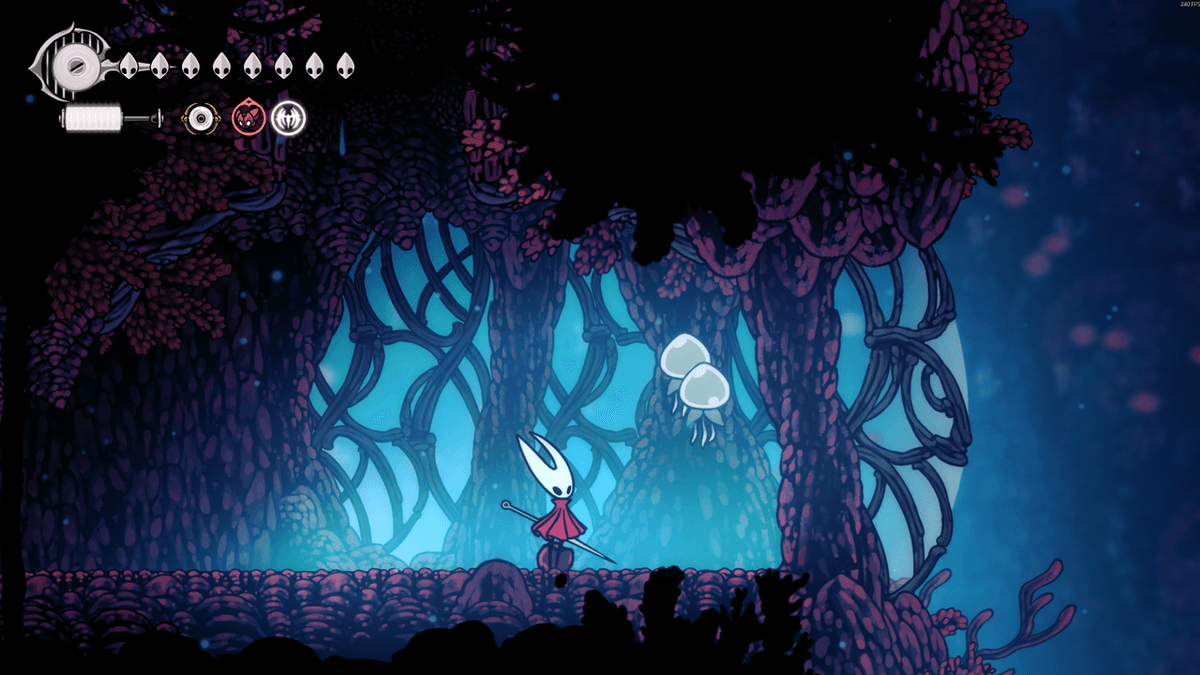Click the white orb icon with gold brackets
This screenshot has height=675, width=1200.
202,120
